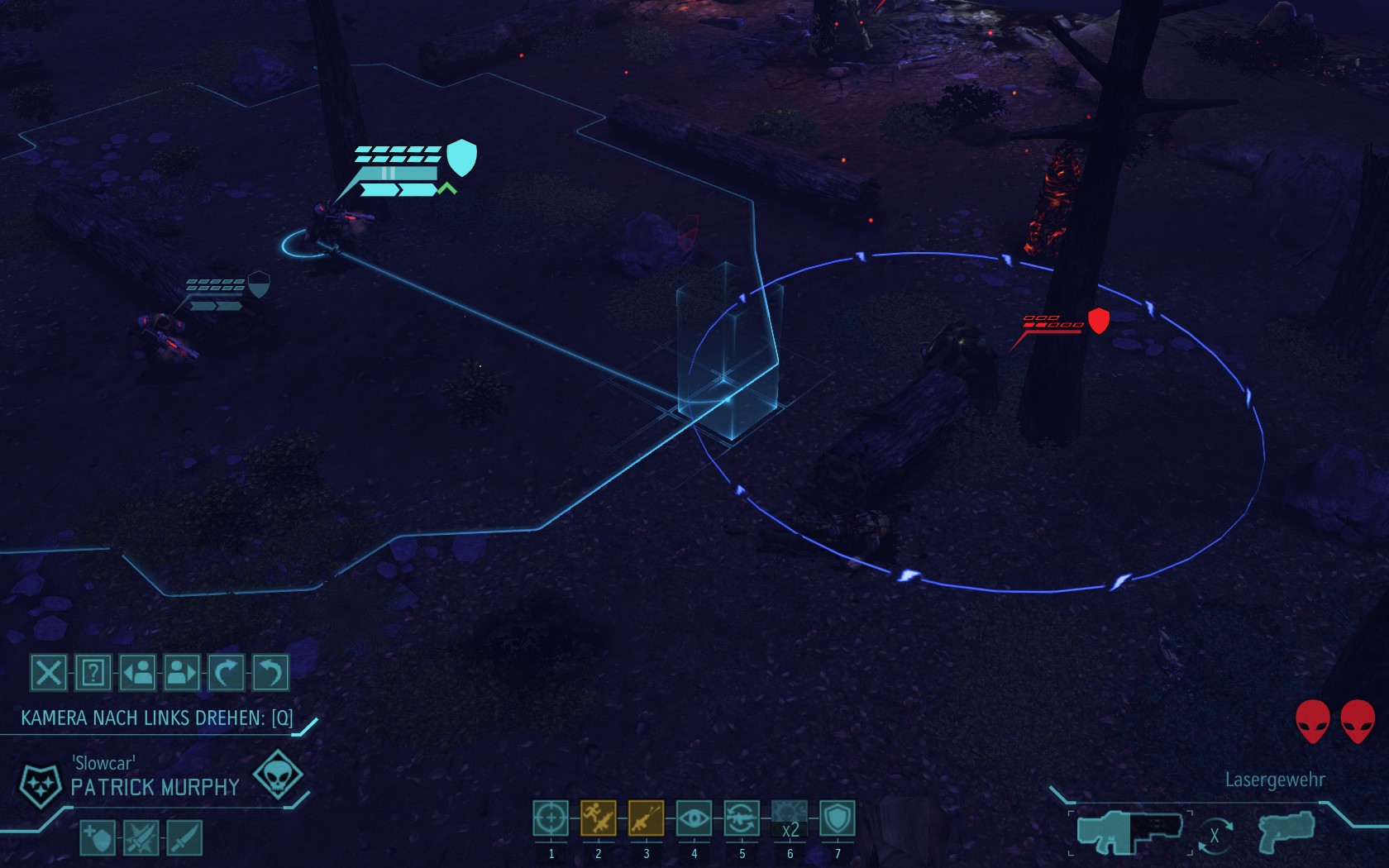Use the running soldier with rifle ability
Viewport: 1389px width, 868px height.
tap(598, 818)
